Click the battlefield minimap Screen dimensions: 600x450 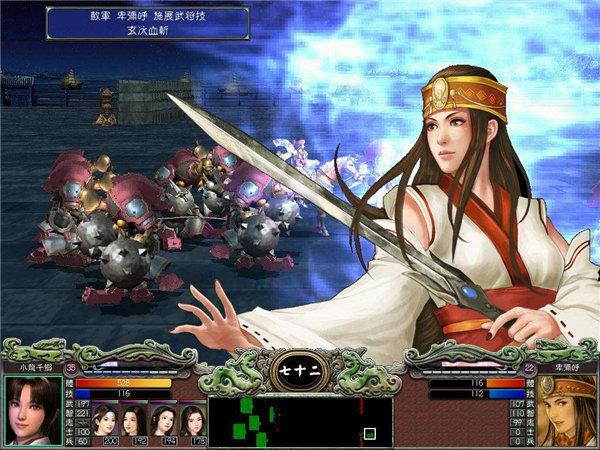pos(300,421)
